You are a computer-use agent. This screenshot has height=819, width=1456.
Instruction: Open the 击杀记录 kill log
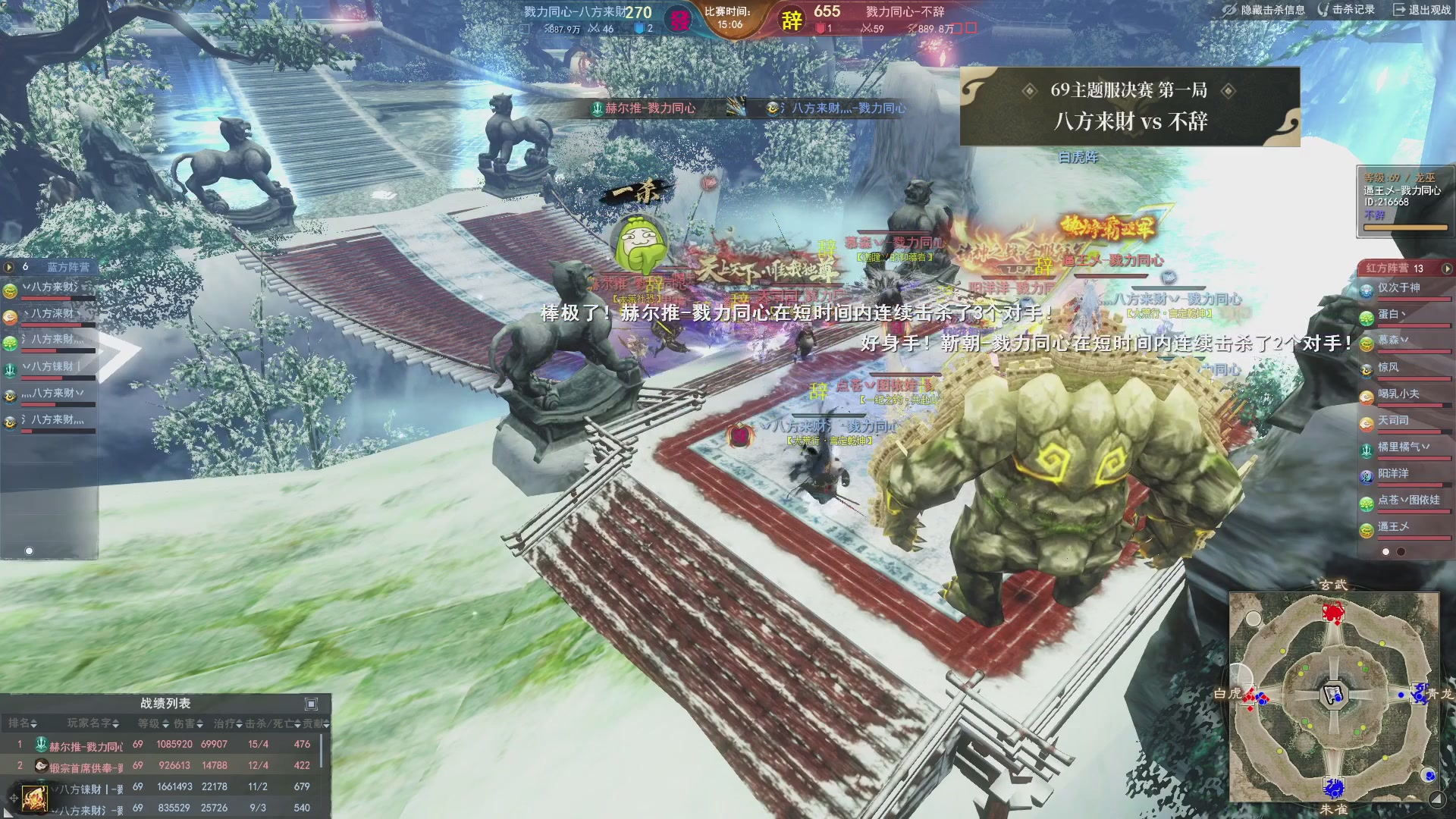[x=1346, y=10]
